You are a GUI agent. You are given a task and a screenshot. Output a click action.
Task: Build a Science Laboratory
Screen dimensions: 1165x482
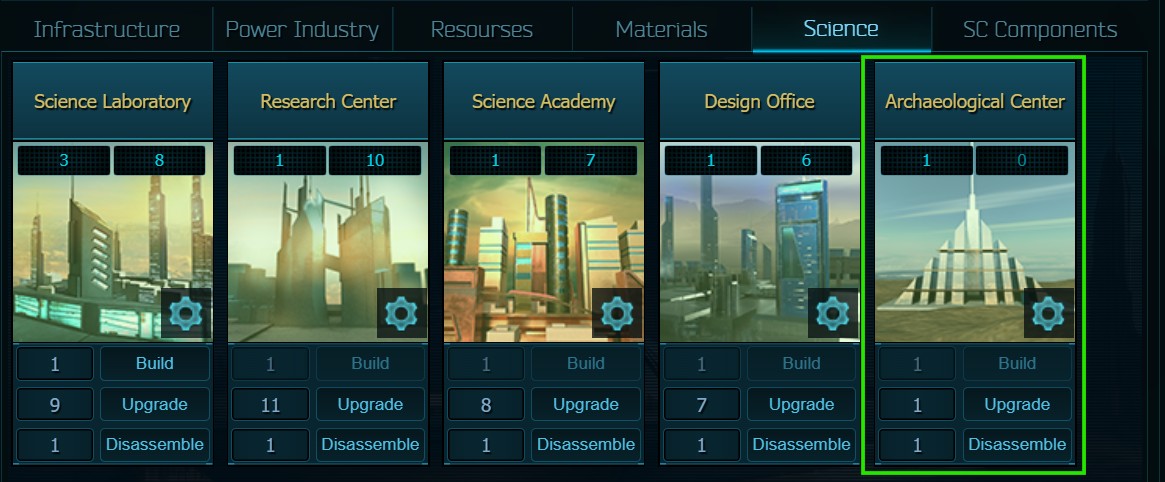click(x=155, y=364)
